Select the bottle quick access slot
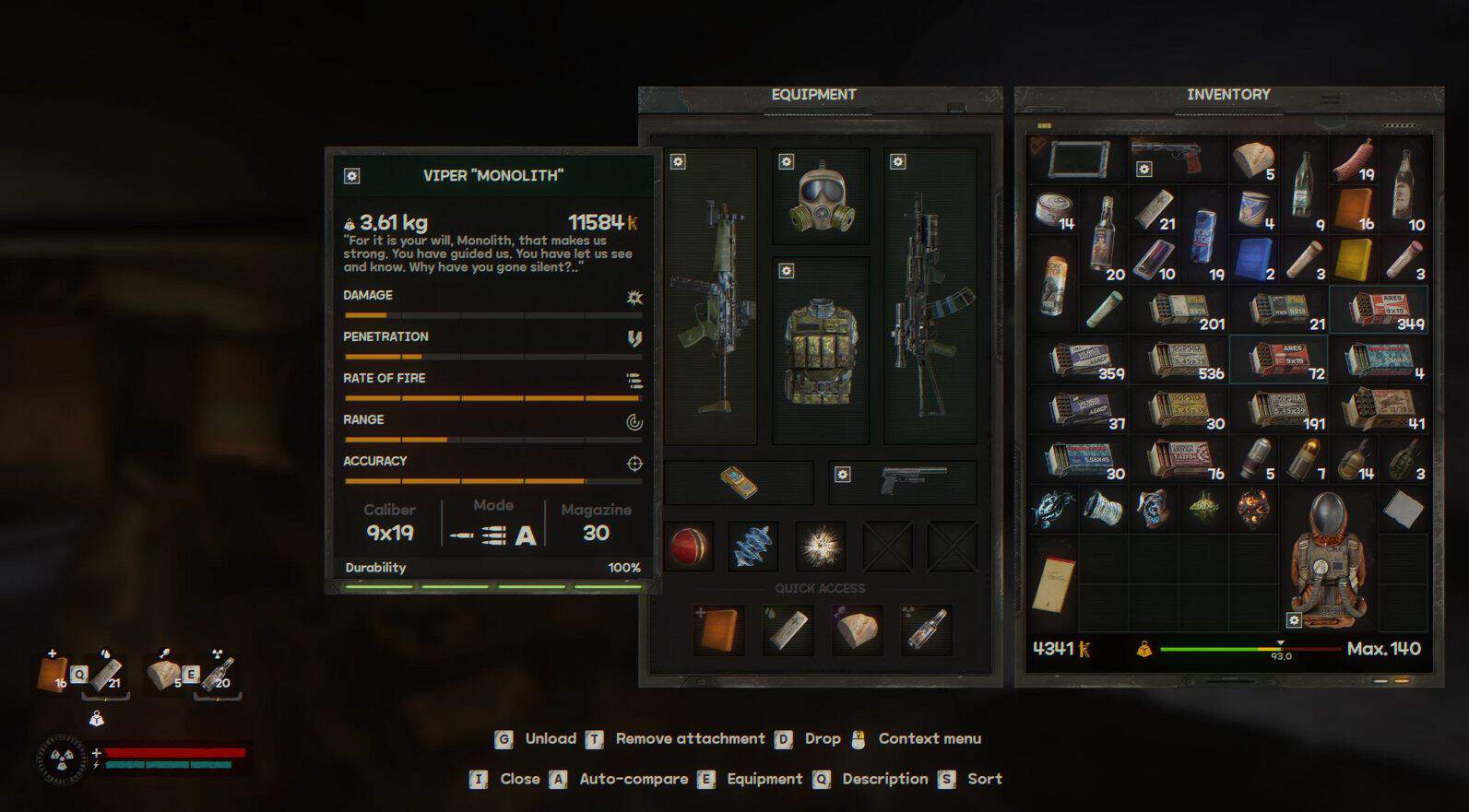 [926, 630]
